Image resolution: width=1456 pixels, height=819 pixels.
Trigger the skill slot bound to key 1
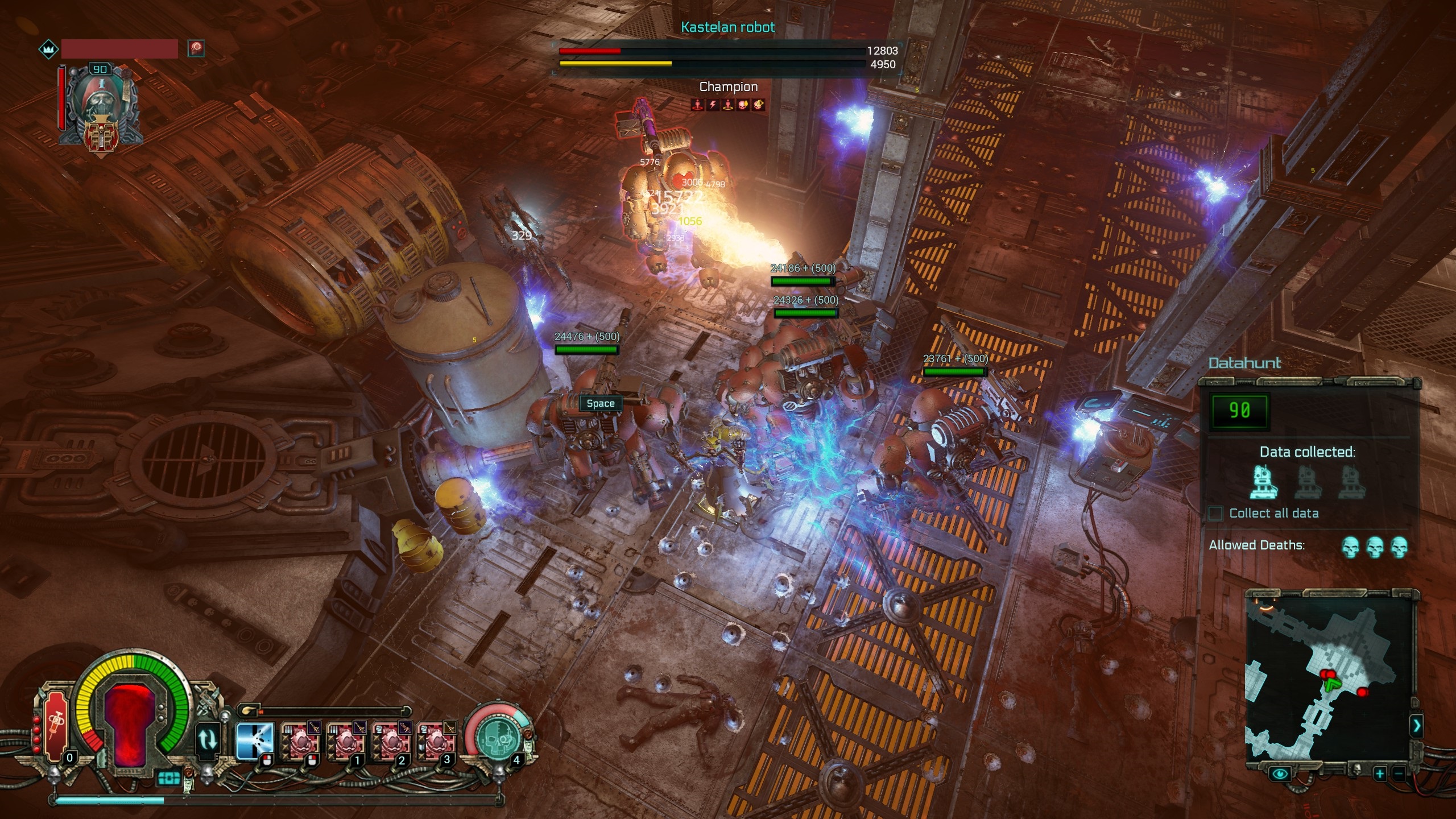tap(345, 741)
